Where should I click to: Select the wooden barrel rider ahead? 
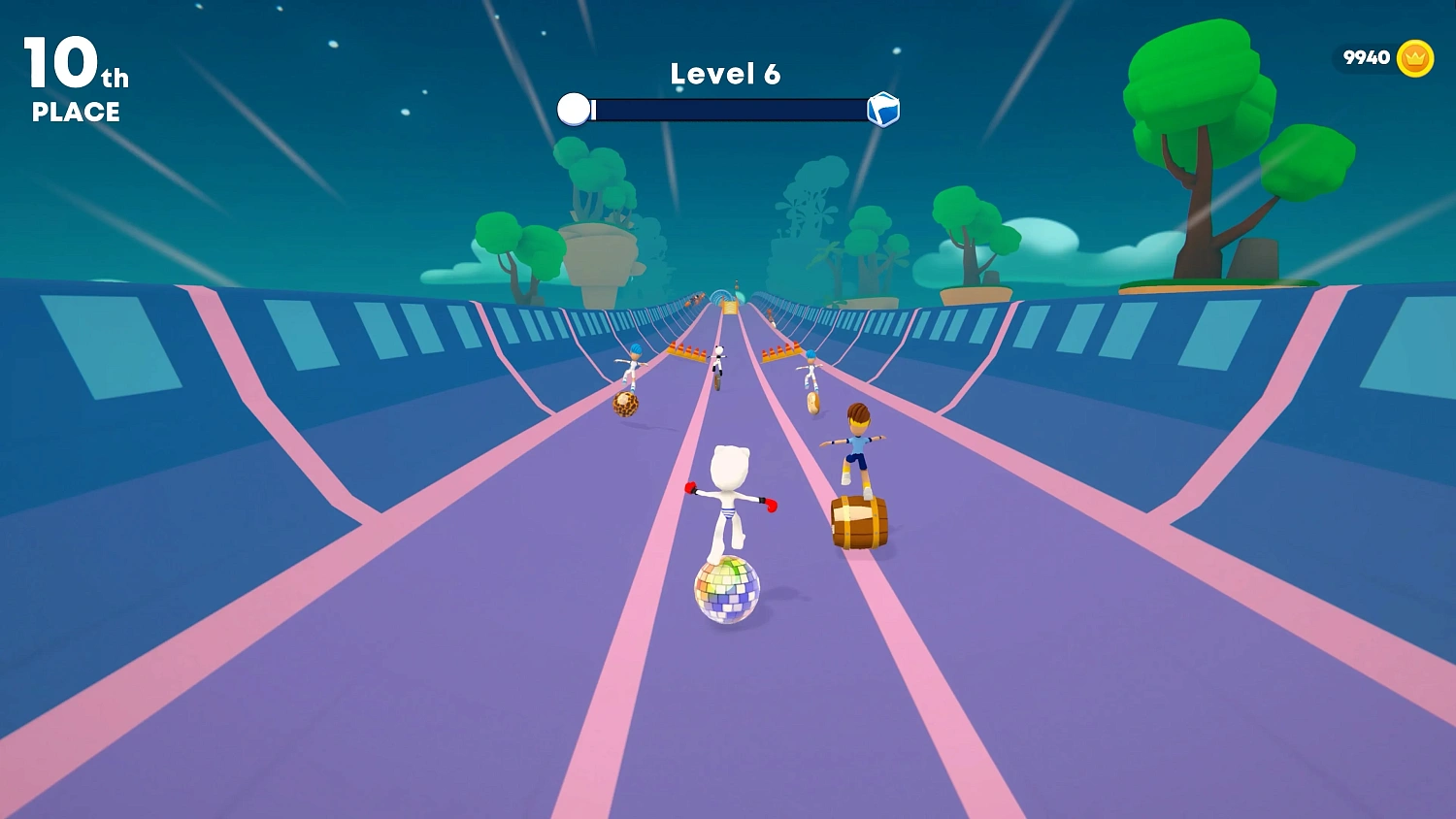point(859,521)
